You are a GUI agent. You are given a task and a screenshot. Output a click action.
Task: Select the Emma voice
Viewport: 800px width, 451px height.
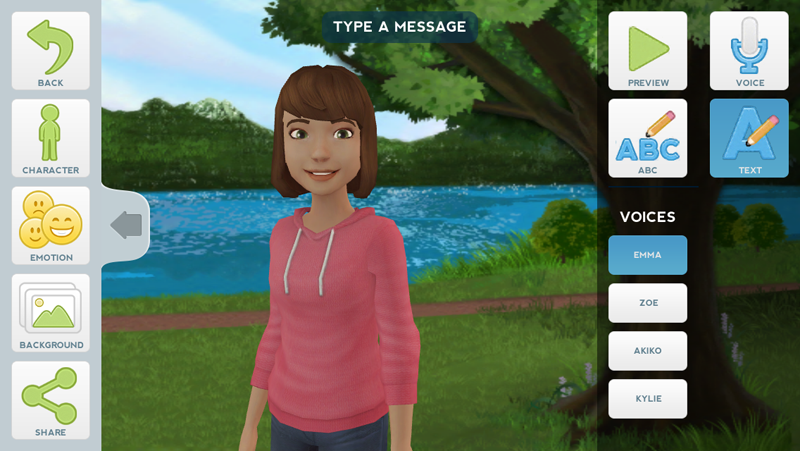[647, 255]
